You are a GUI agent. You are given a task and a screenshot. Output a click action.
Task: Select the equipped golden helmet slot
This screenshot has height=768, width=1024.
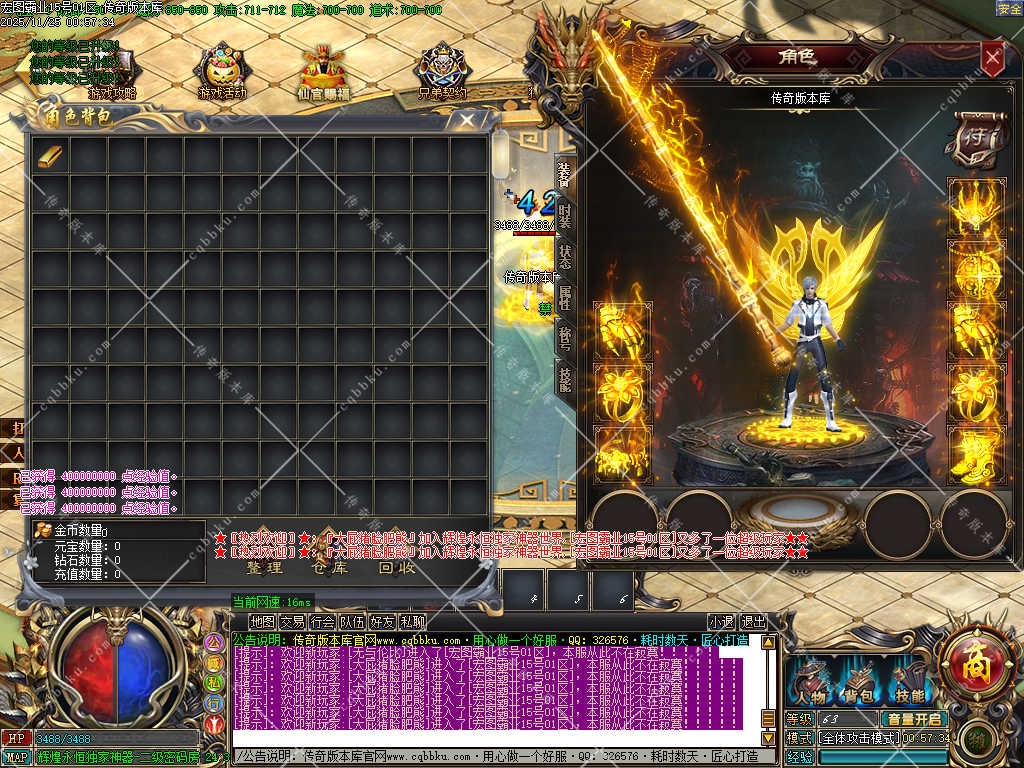click(x=976, y=207)
